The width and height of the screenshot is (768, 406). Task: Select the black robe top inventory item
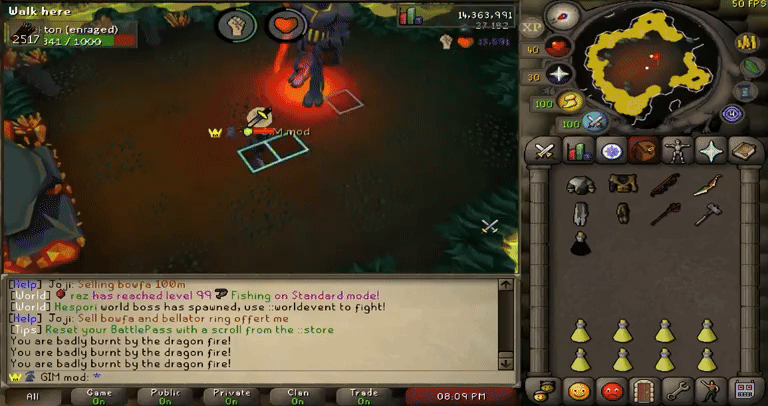pos(578,242)
